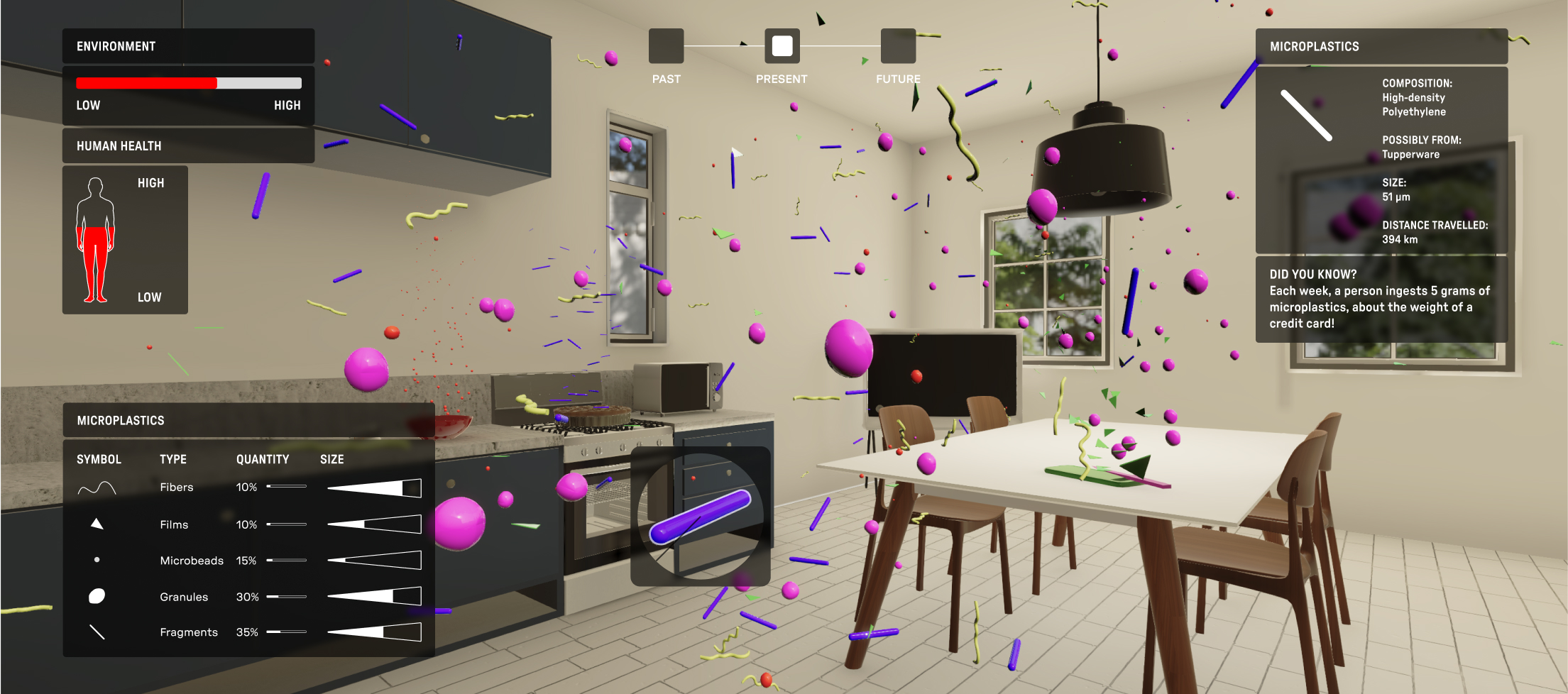Select the Past timeline marker
This screenshot has height=694, width=1568.
point(666,46)
